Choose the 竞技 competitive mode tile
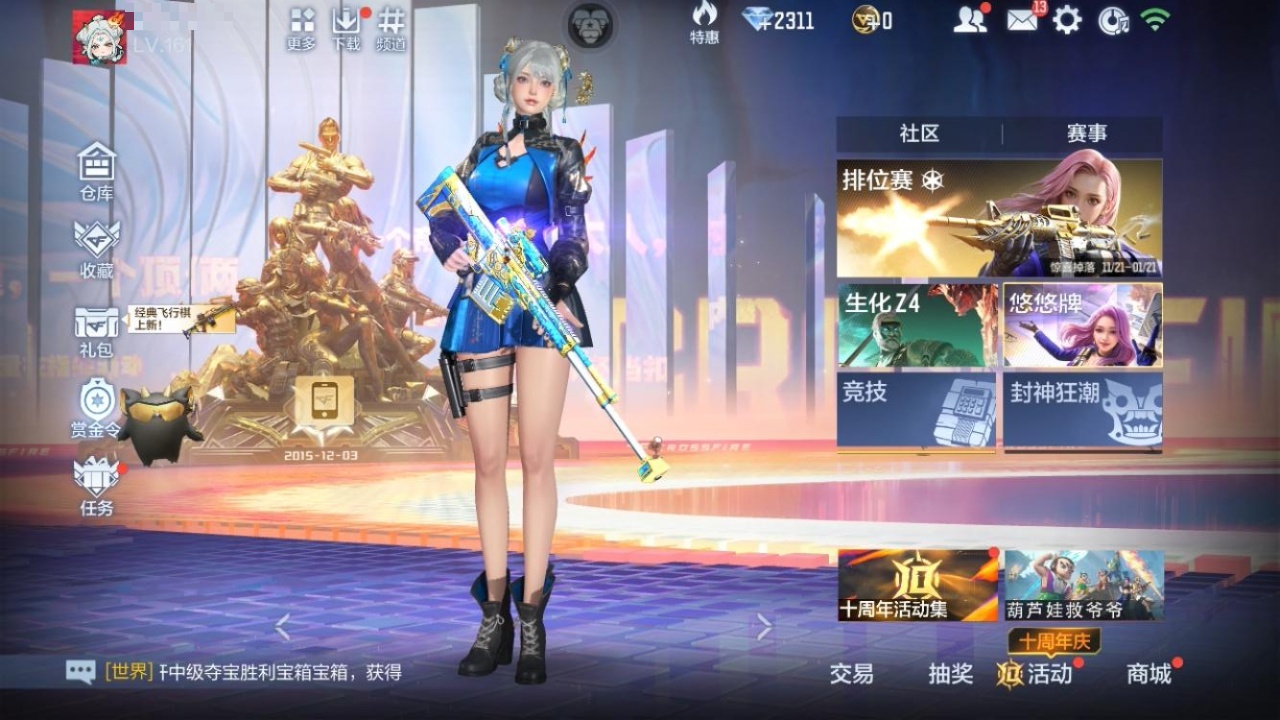The width and height of the screenshot is (1280, 720). (917, 410)
